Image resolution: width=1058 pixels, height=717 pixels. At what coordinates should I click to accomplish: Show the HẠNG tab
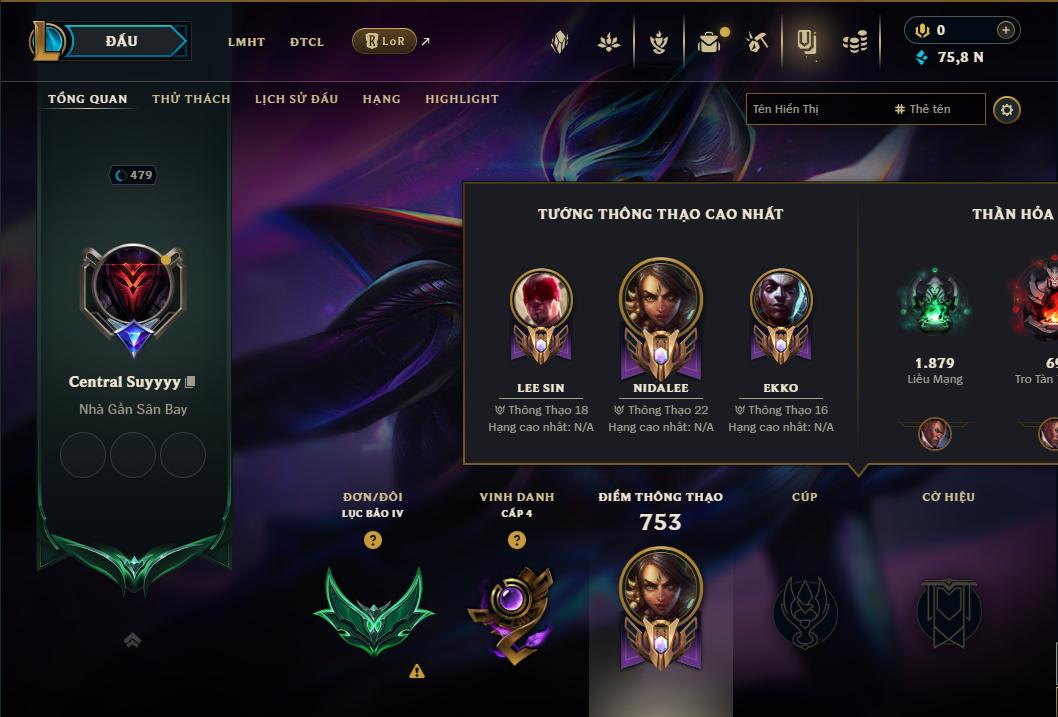[x=381, y=99]
